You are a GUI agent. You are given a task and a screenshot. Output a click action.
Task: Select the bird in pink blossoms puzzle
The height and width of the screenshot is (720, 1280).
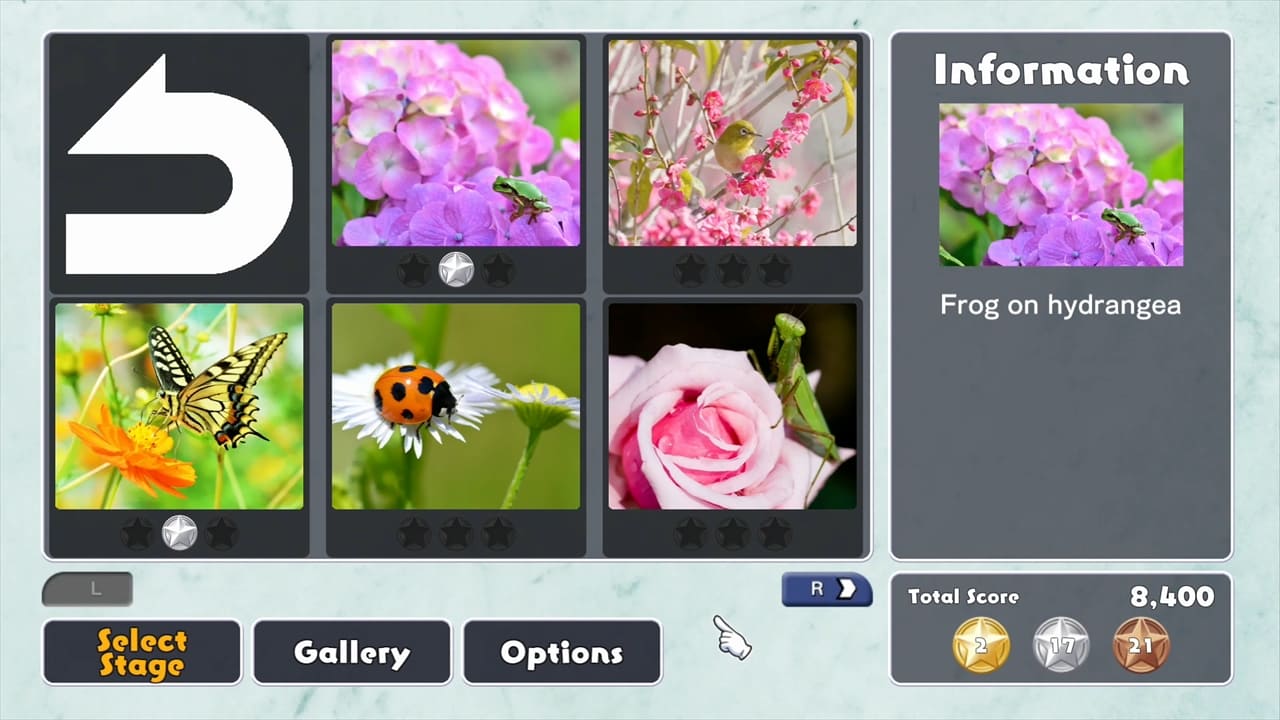[733, 143]
